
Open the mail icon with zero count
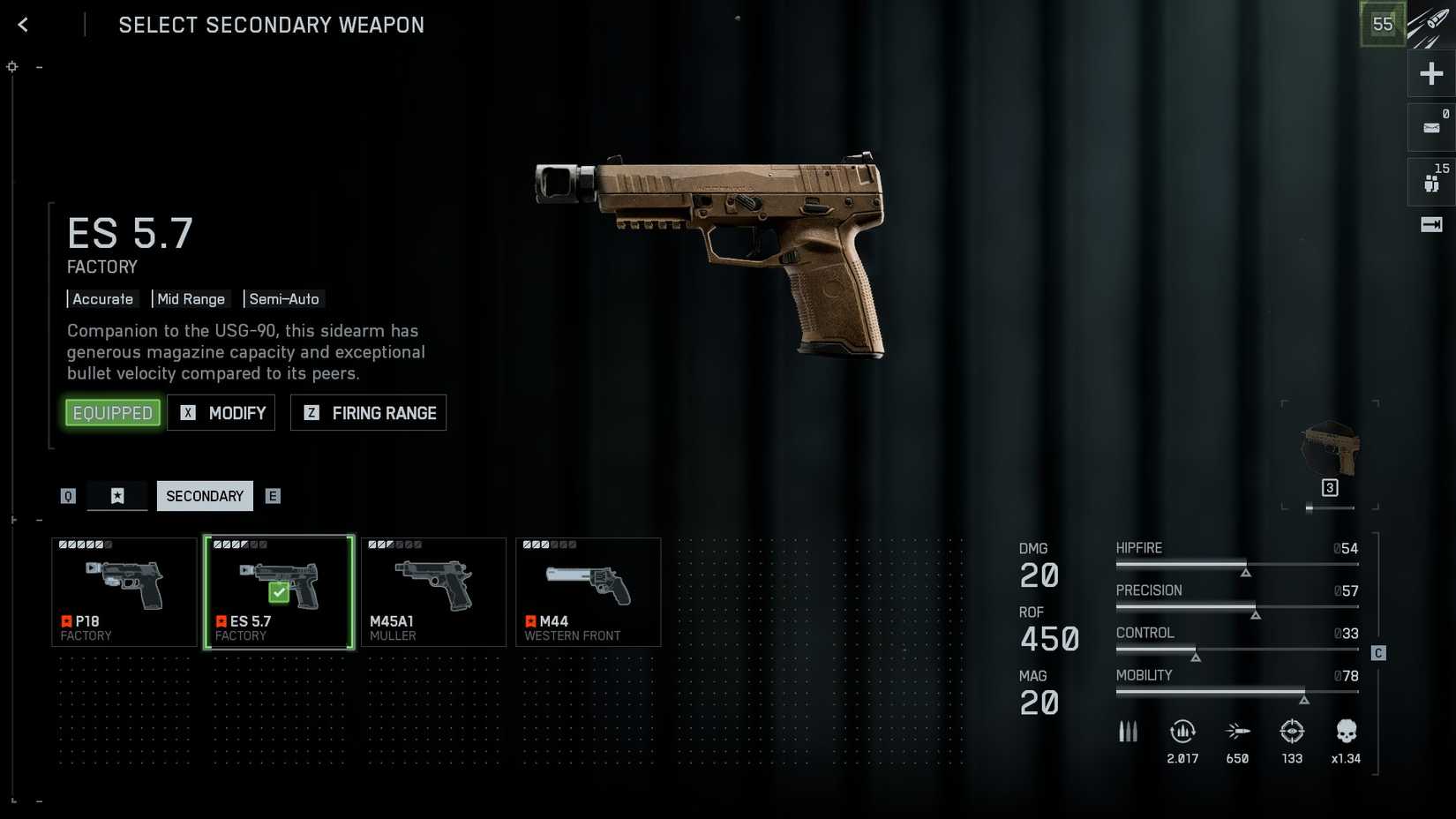tap(1431, 128)
